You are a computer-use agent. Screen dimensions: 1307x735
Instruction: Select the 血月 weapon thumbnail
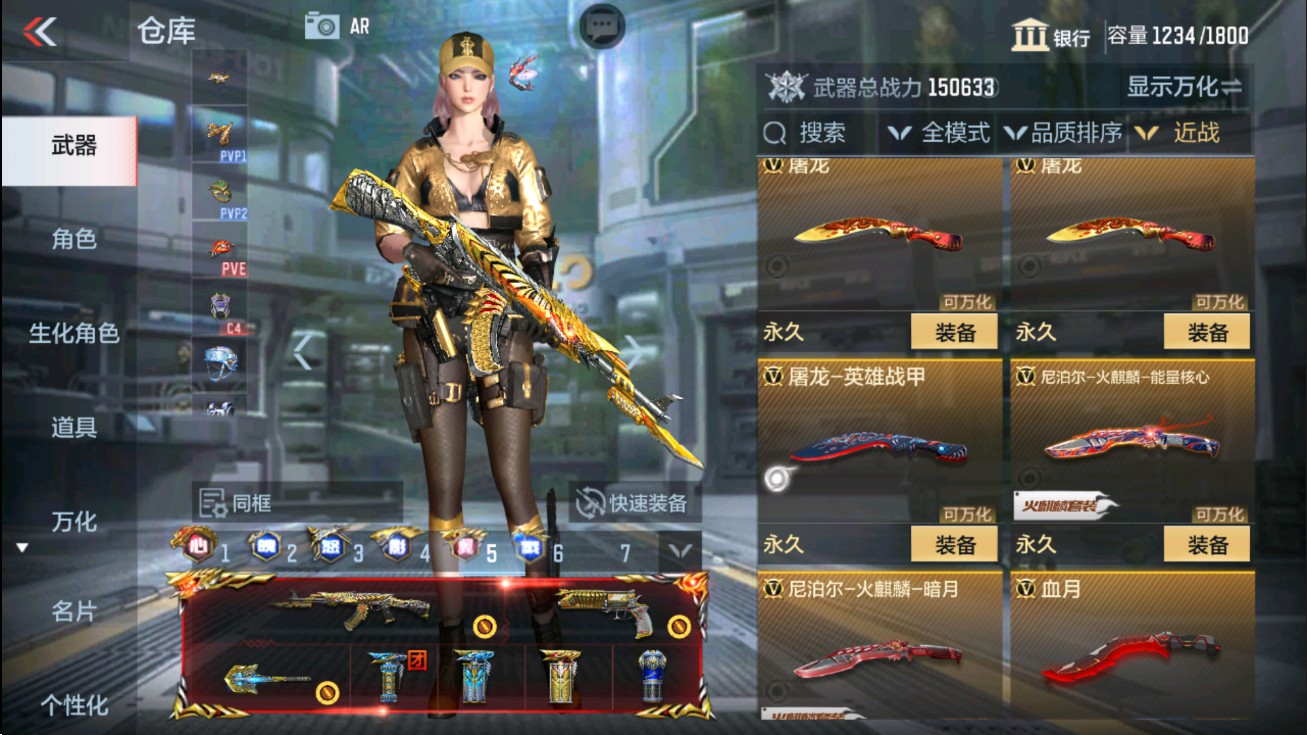[x=1128, y=655]
